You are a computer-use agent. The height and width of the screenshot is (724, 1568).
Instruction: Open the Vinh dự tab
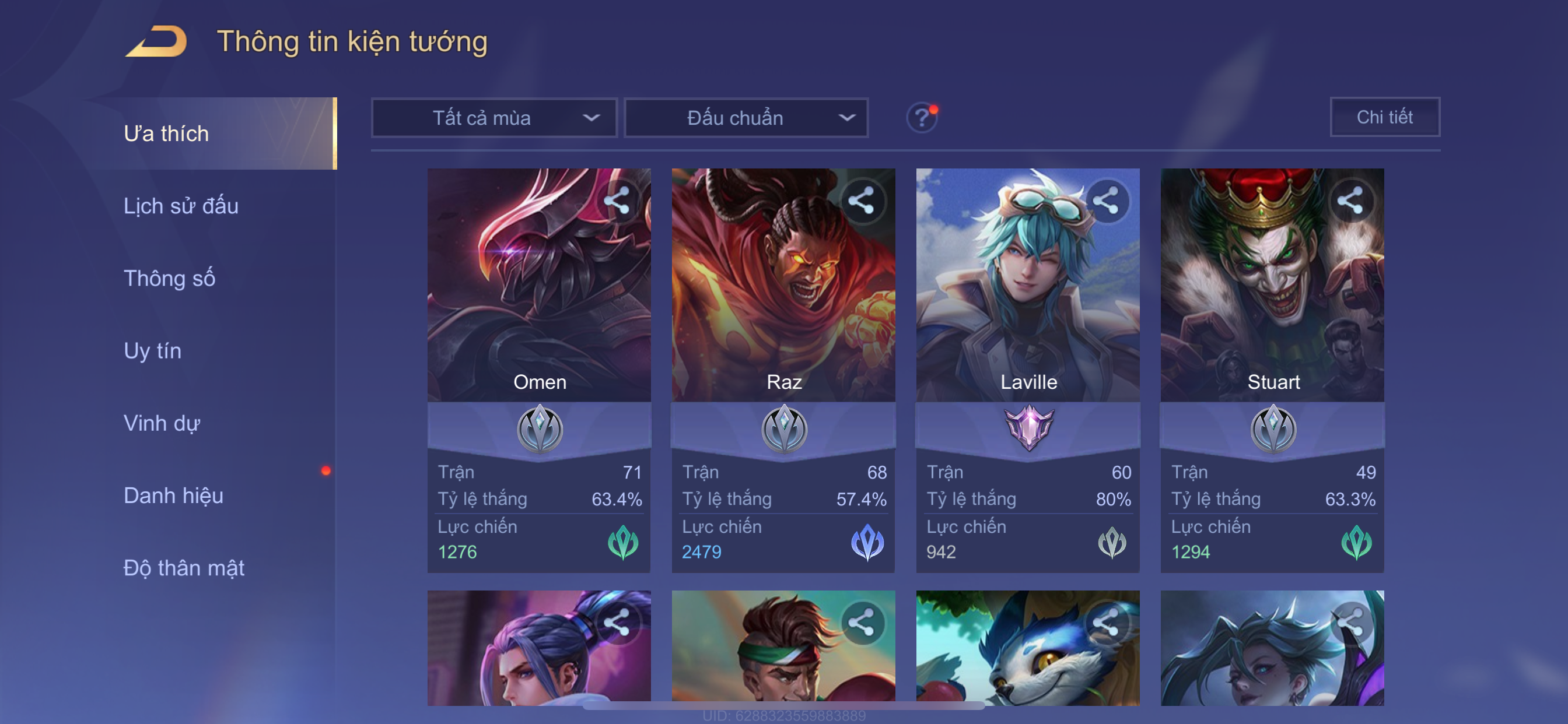(x=162, y=423)
